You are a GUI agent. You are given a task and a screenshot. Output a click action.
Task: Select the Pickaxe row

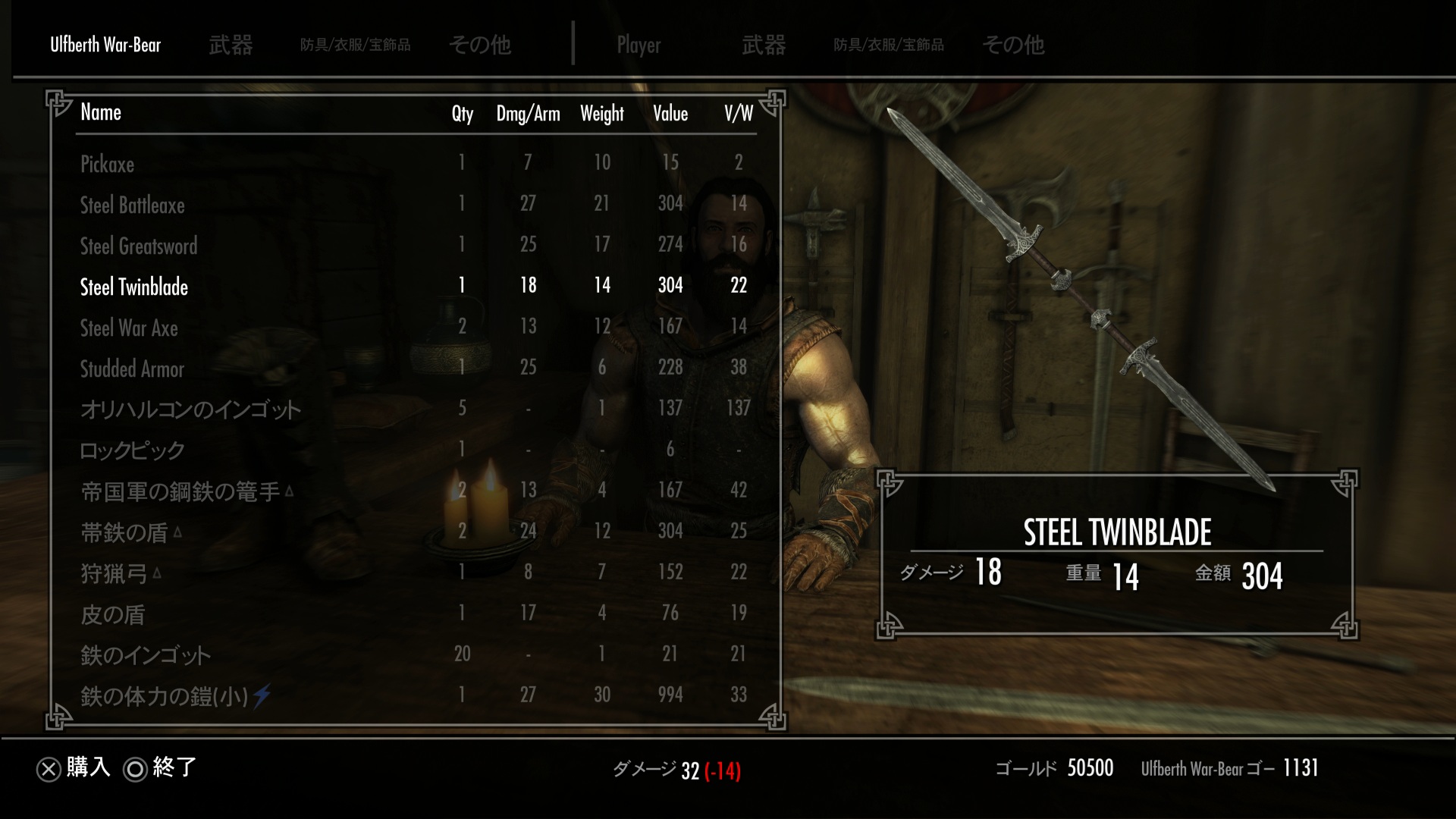(107, 164)
